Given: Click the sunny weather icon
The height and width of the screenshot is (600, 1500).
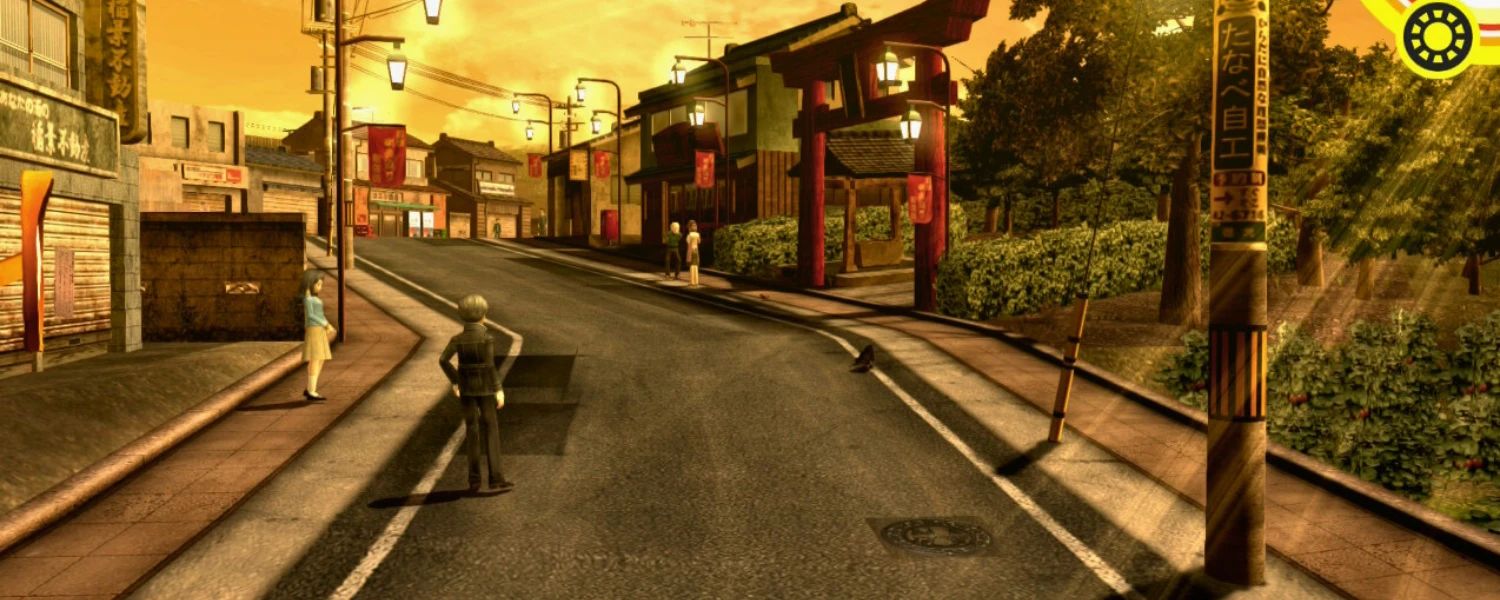Looking at the screenshot, I should (x=1438, y=37).
